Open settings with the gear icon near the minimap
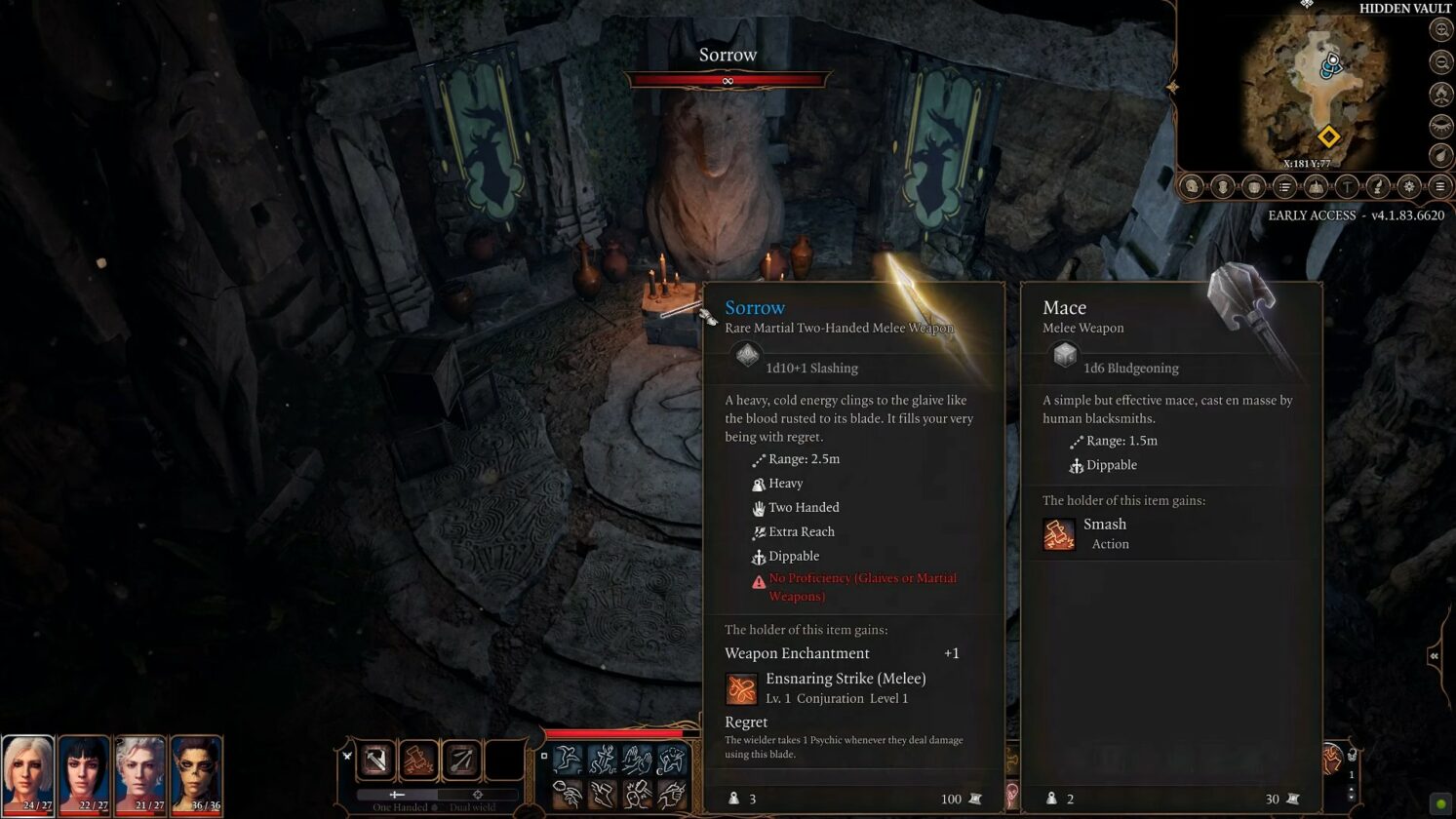Viewport: 1456px width, 819px height. 1408,186
